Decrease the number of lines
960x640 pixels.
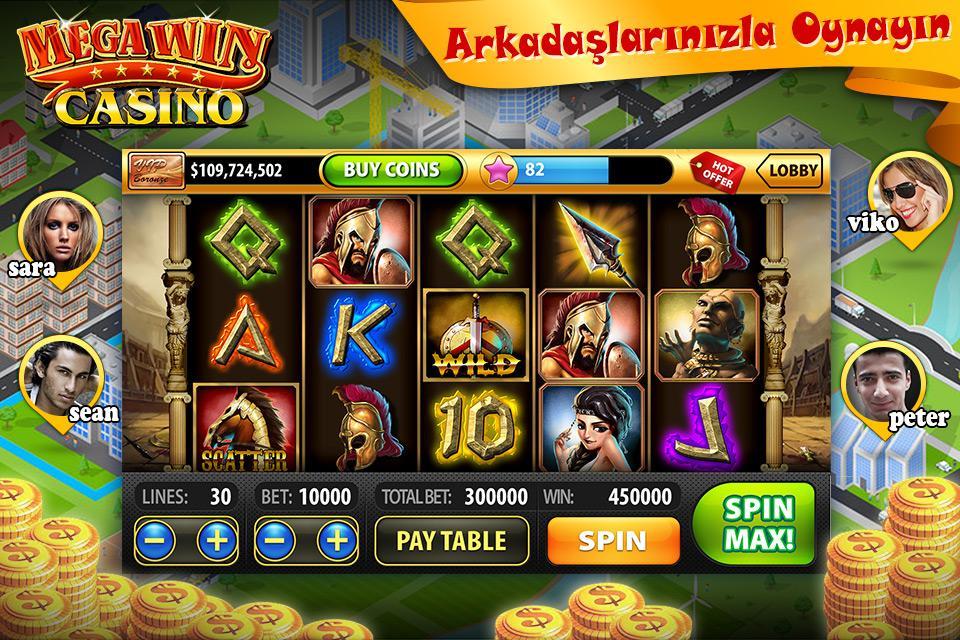click(155, 541)
